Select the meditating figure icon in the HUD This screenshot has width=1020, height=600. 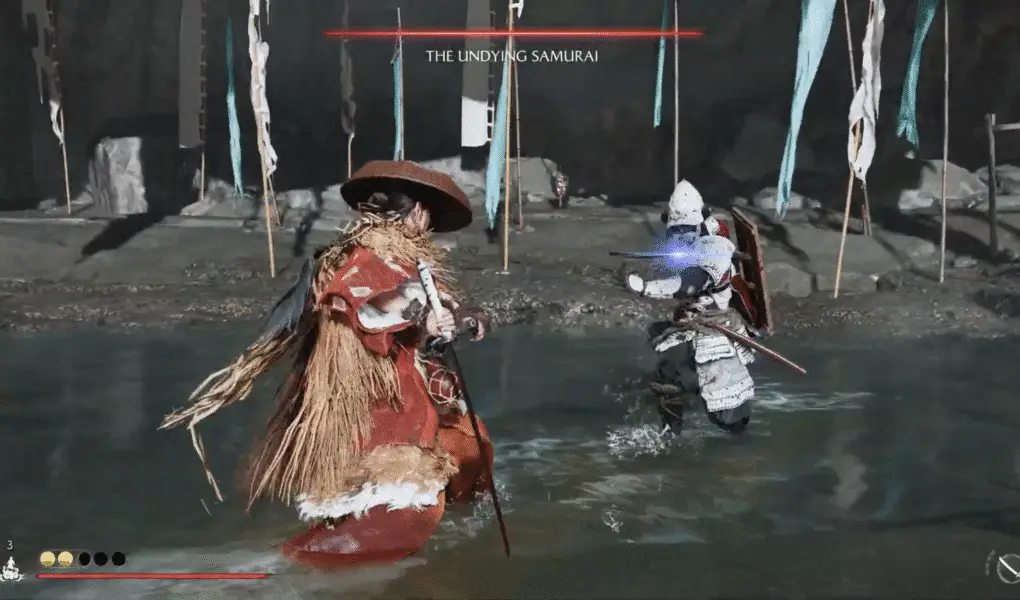[12, 570]
